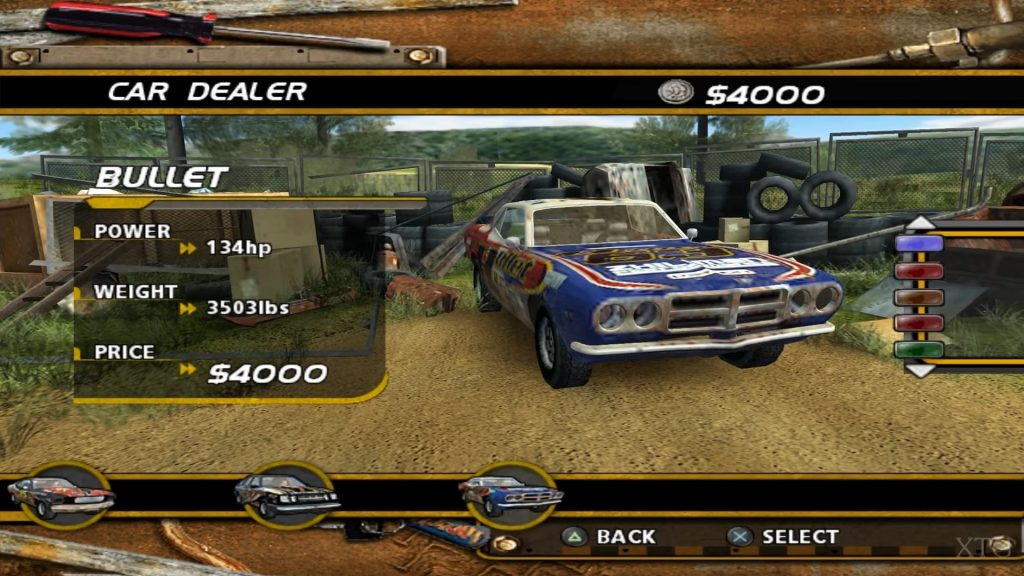Select the green paint colour swatch
Screen dimensions: 1024x576
(x=919, y=350)
